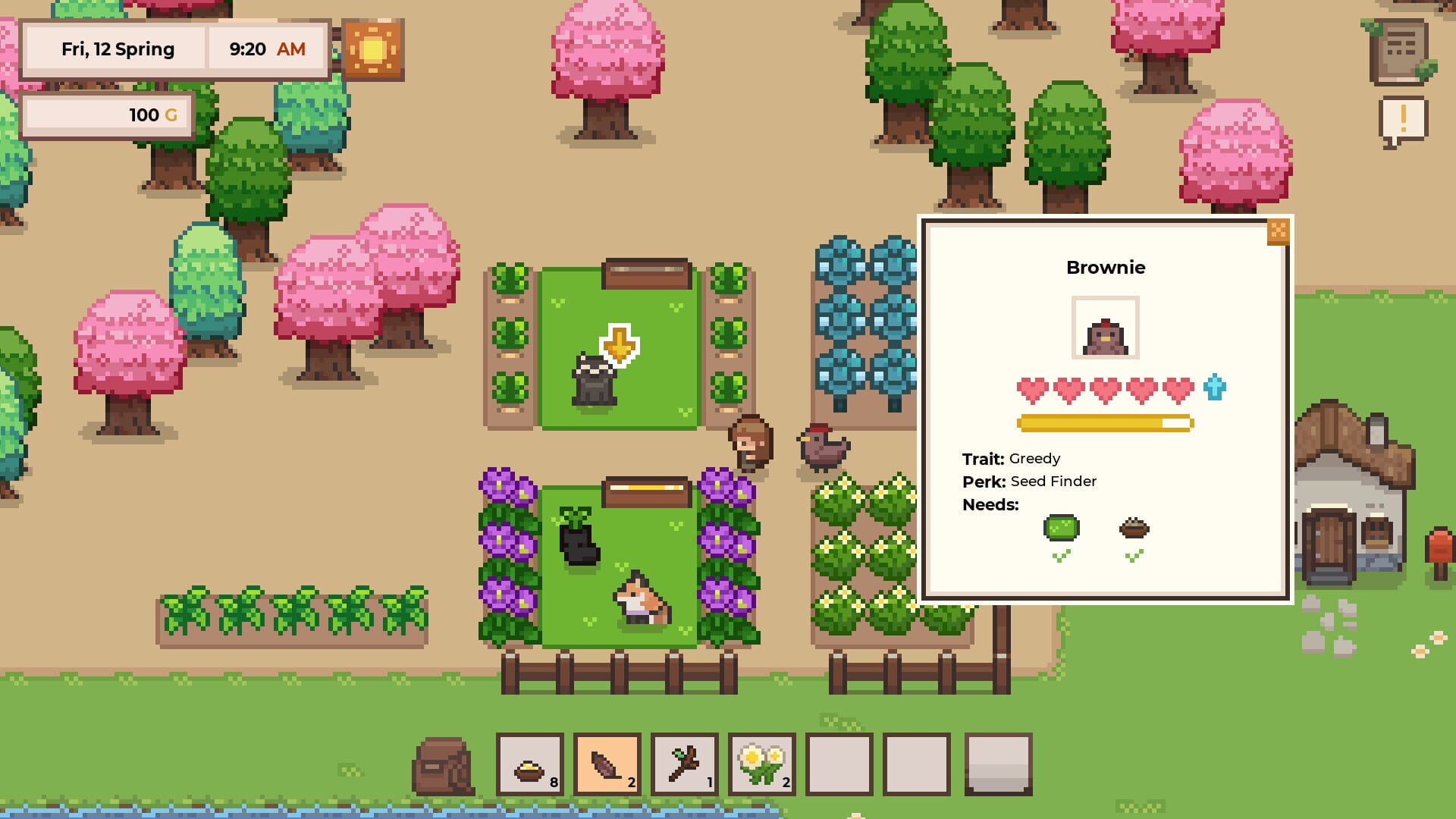The height and width of the screenshot is (819, 1456).
Task: Select the animal feed hotbar slot
Action: pyautogui.click(x=529, y=764)
